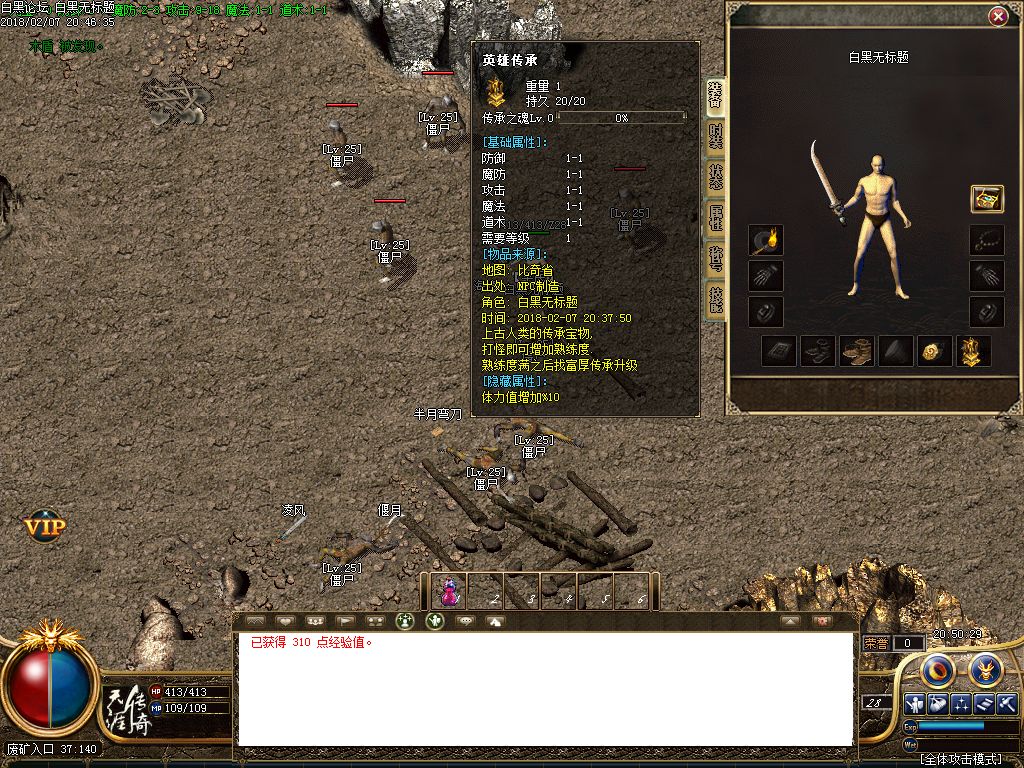Close the character equipment panel
The width and height of the screenshot is (1024, 768).
997,17
